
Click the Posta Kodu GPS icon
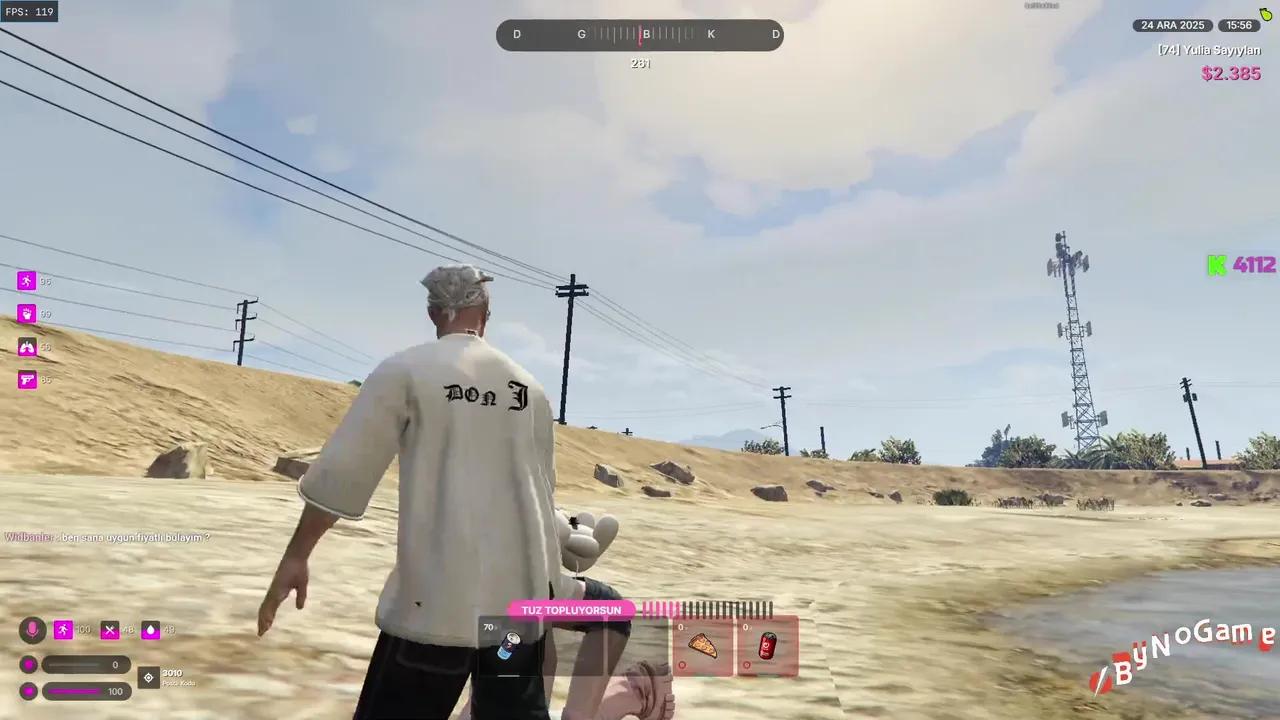148,677
